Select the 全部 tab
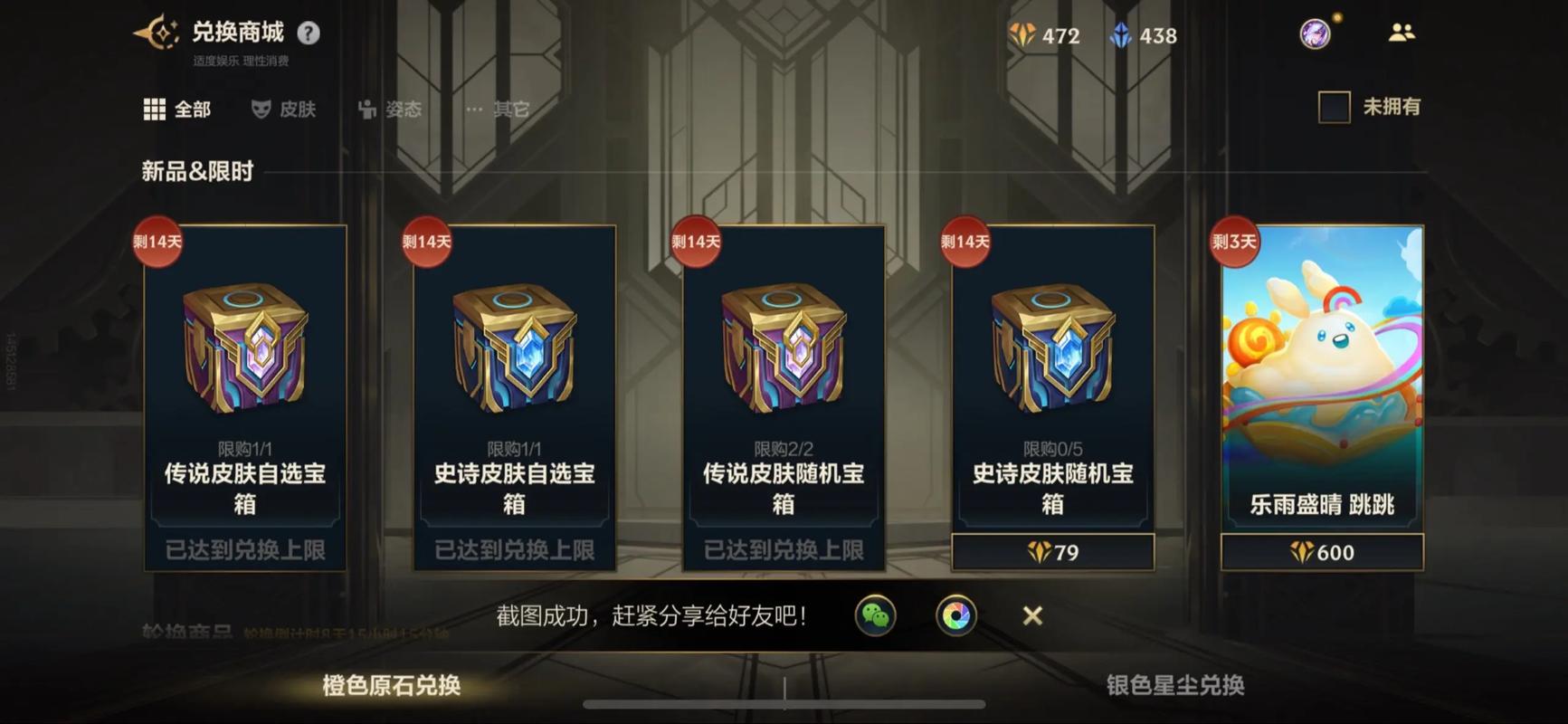Viewport: 1568px width, 724px height. [x=178, y=109]
